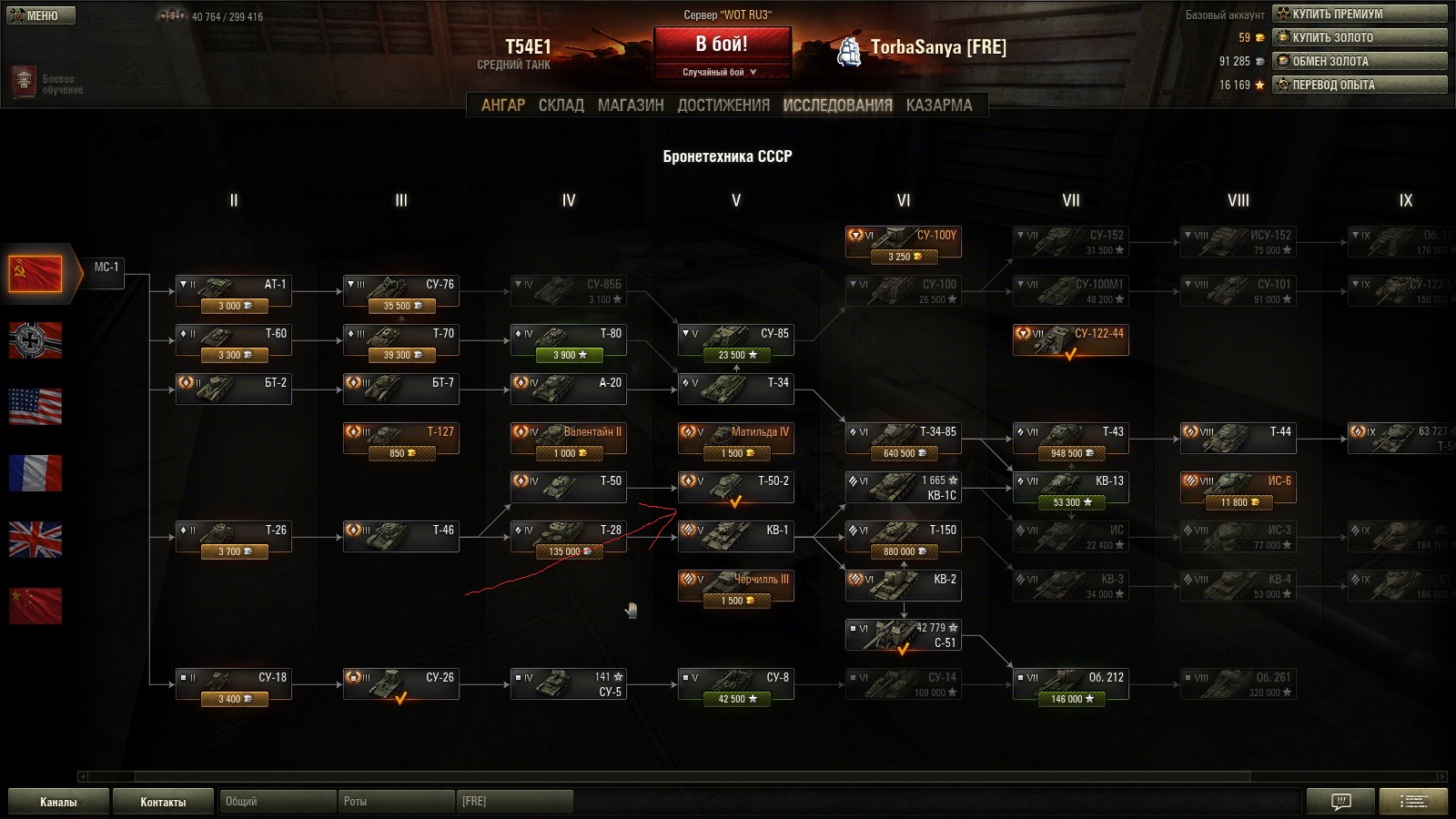Choose the Т-34-85 tank node
Viewport: 1456px width, 819px height.
[x=904, y=438]
